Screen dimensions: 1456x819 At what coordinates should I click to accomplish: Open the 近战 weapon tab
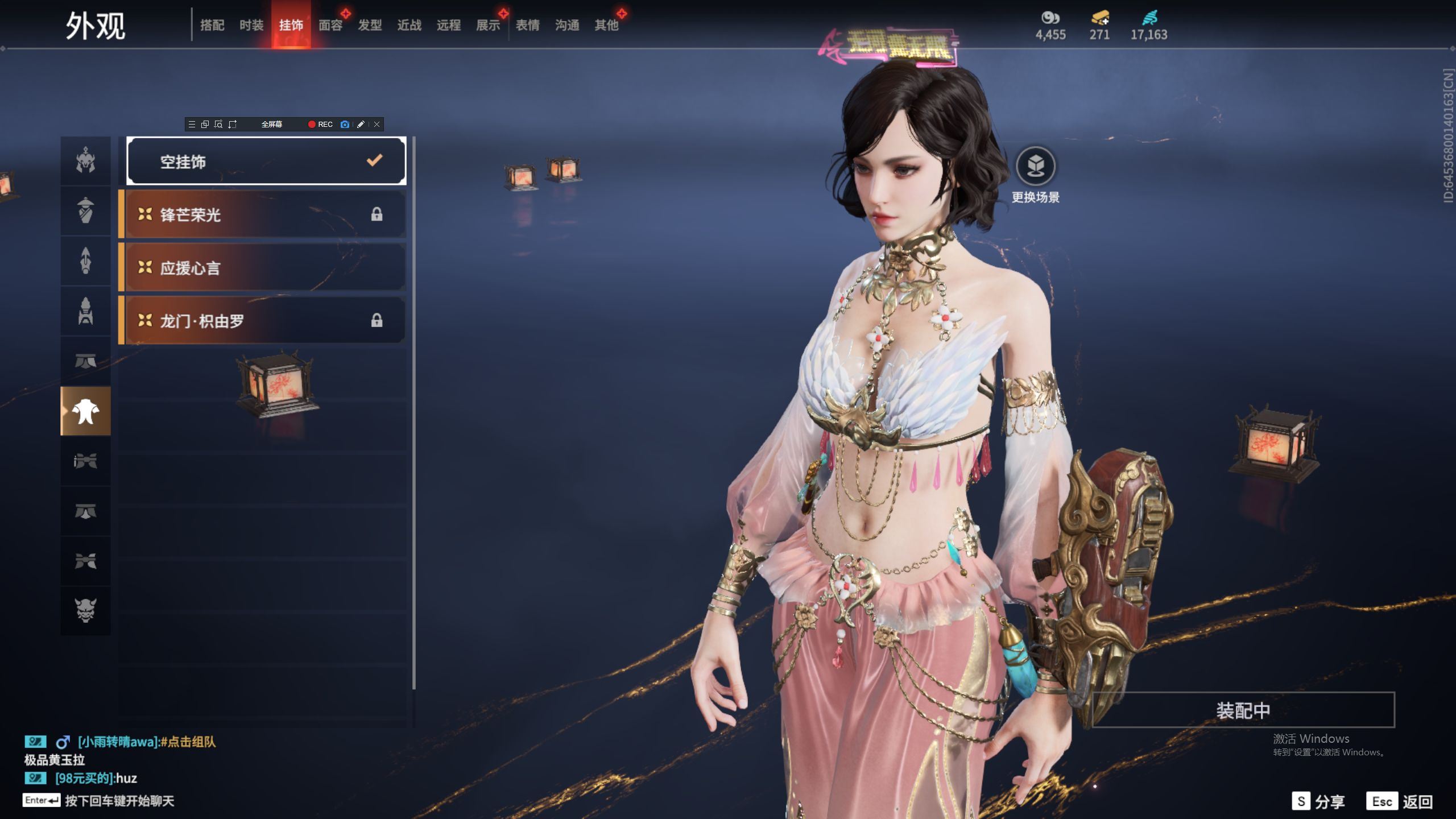point(409,26)
